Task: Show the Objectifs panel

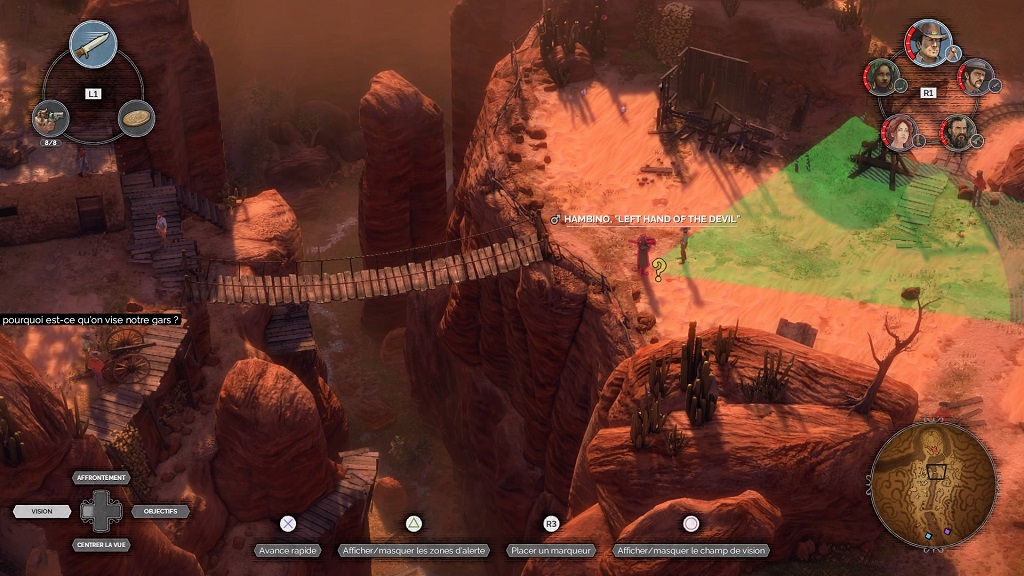Action: click(x=160, y=511)
